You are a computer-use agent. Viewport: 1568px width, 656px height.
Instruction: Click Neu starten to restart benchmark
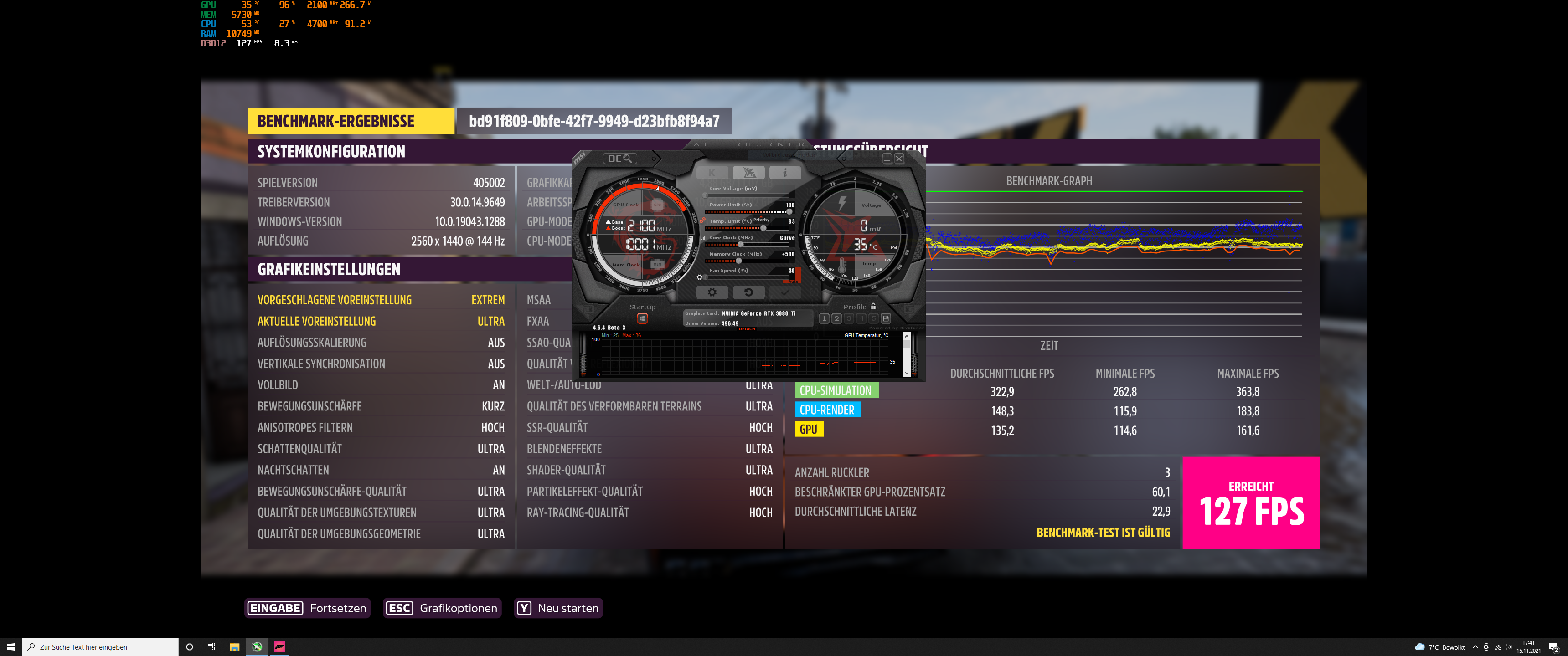(558, 608)
